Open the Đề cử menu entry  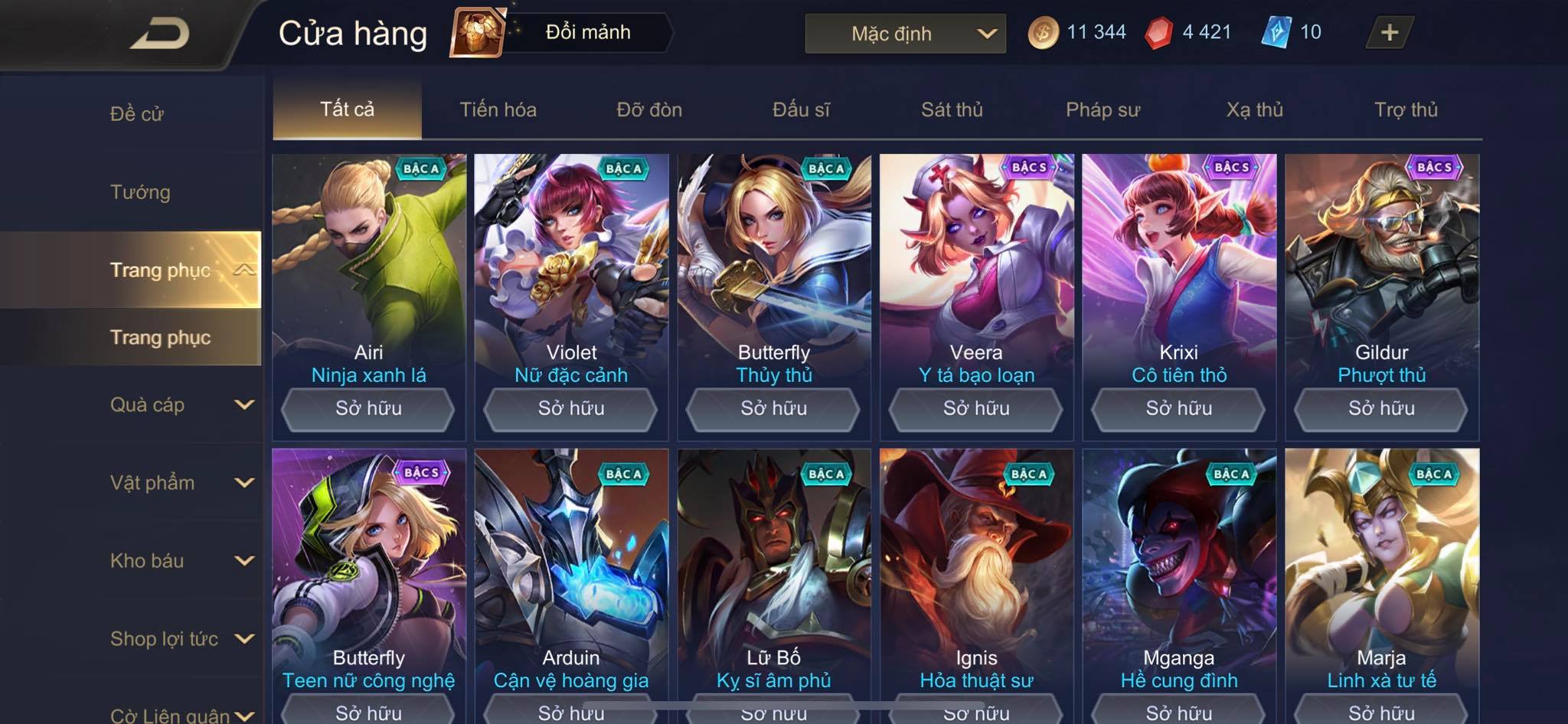click(x=137, y=114)
